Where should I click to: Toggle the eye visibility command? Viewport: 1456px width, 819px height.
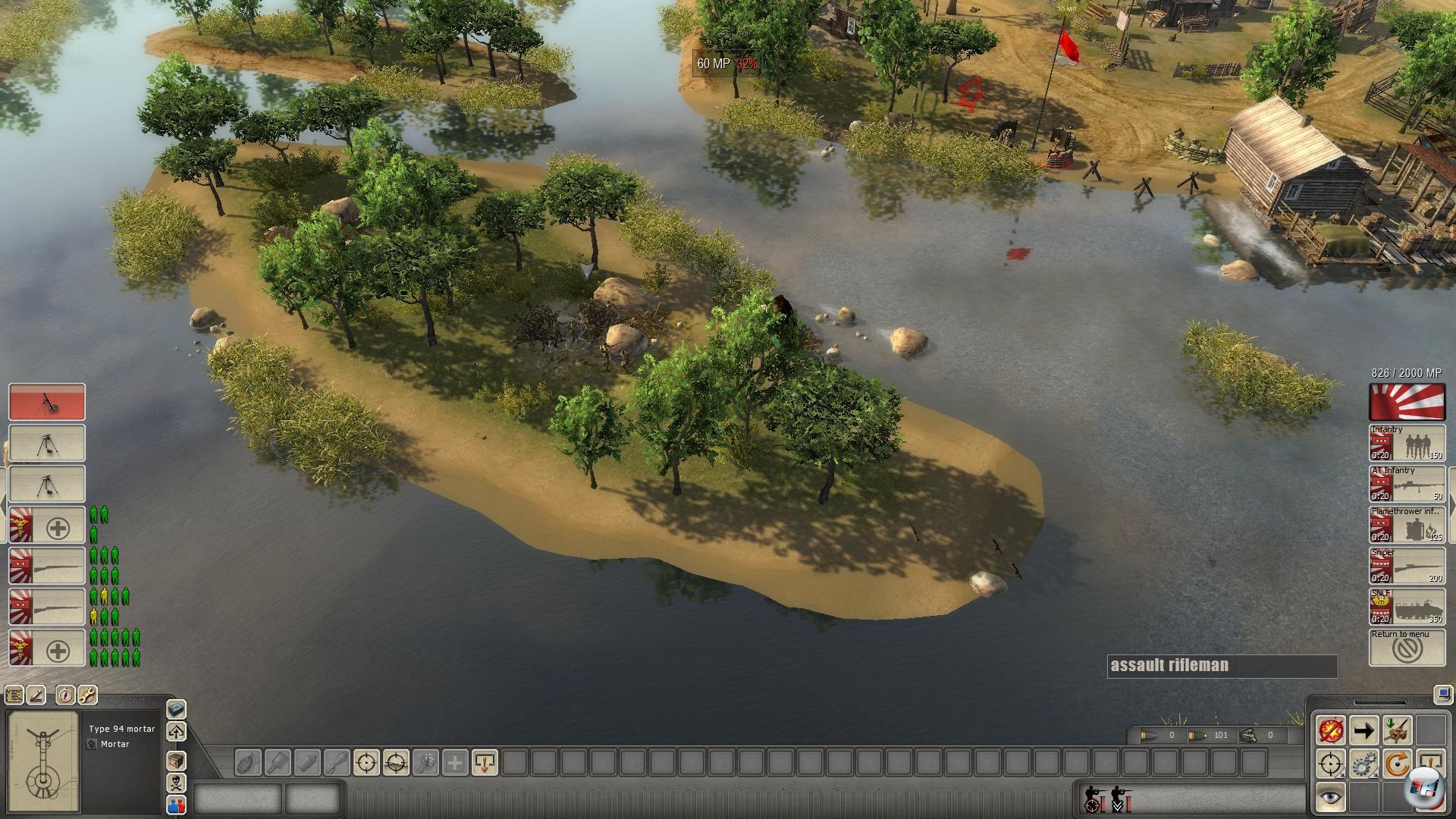click(1330, 798)
